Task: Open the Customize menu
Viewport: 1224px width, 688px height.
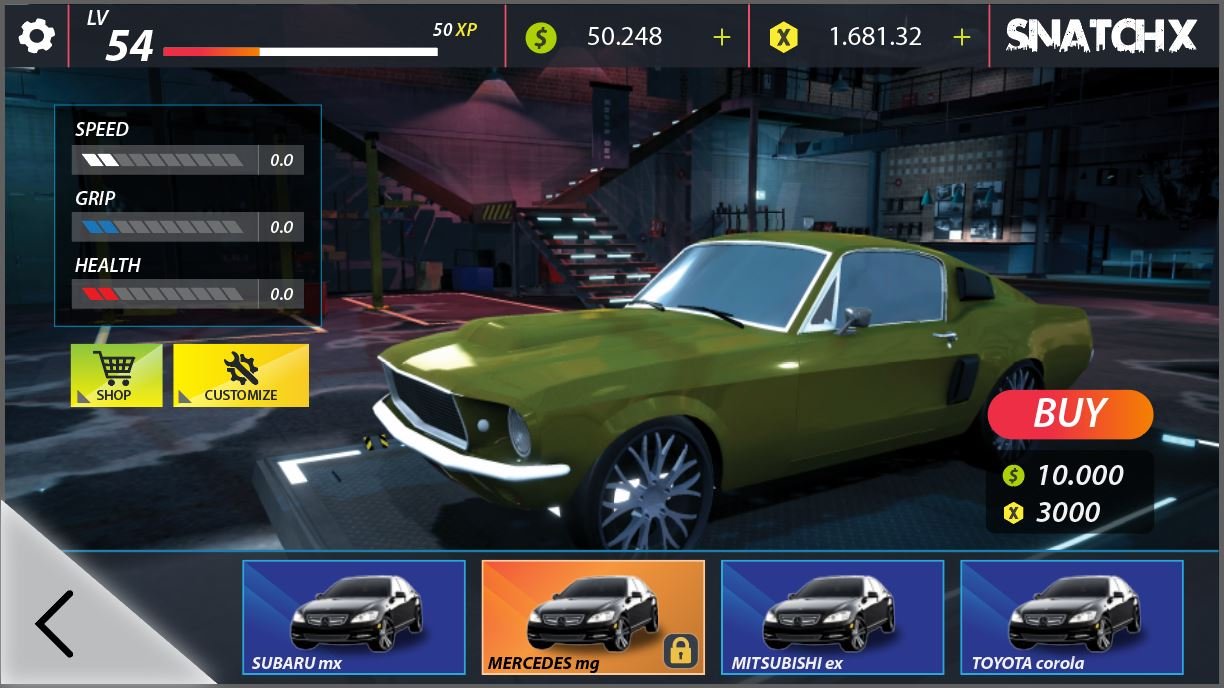Action: click(x=241, y=375)
